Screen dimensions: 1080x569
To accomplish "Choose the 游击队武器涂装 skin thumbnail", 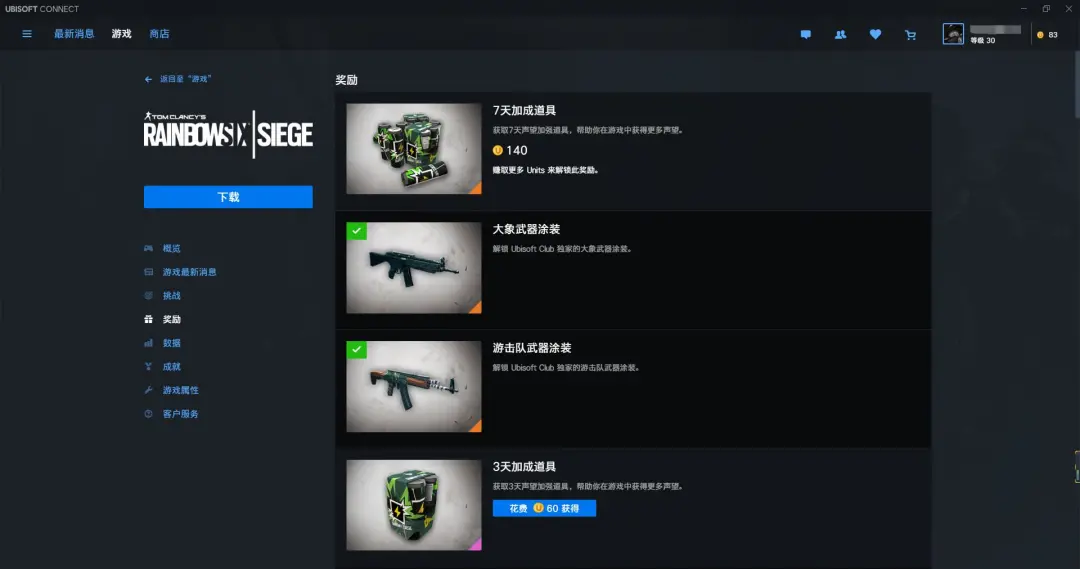I will point(414,386).
